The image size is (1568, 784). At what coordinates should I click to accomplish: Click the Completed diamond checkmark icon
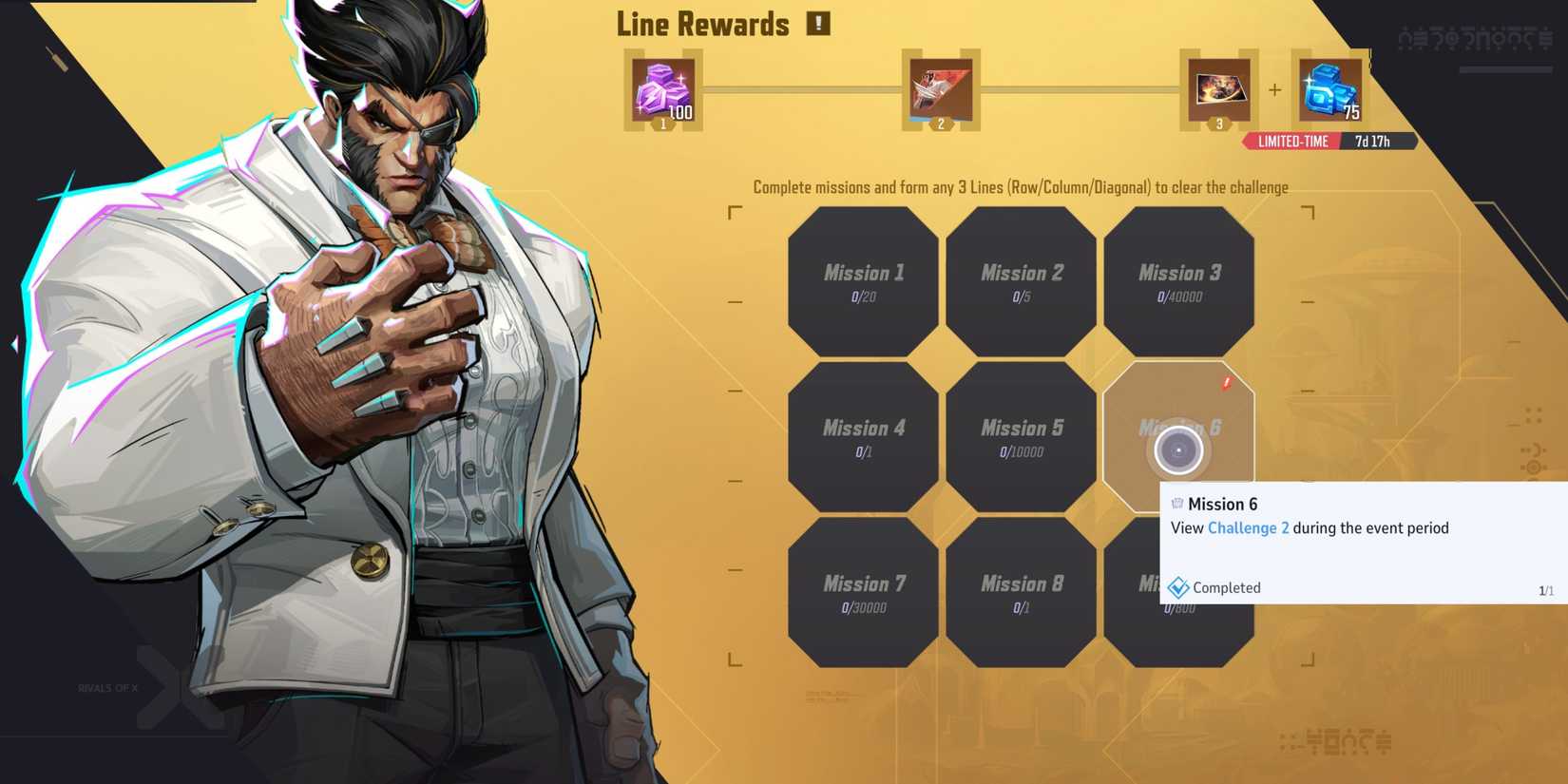pos(1180,587)
